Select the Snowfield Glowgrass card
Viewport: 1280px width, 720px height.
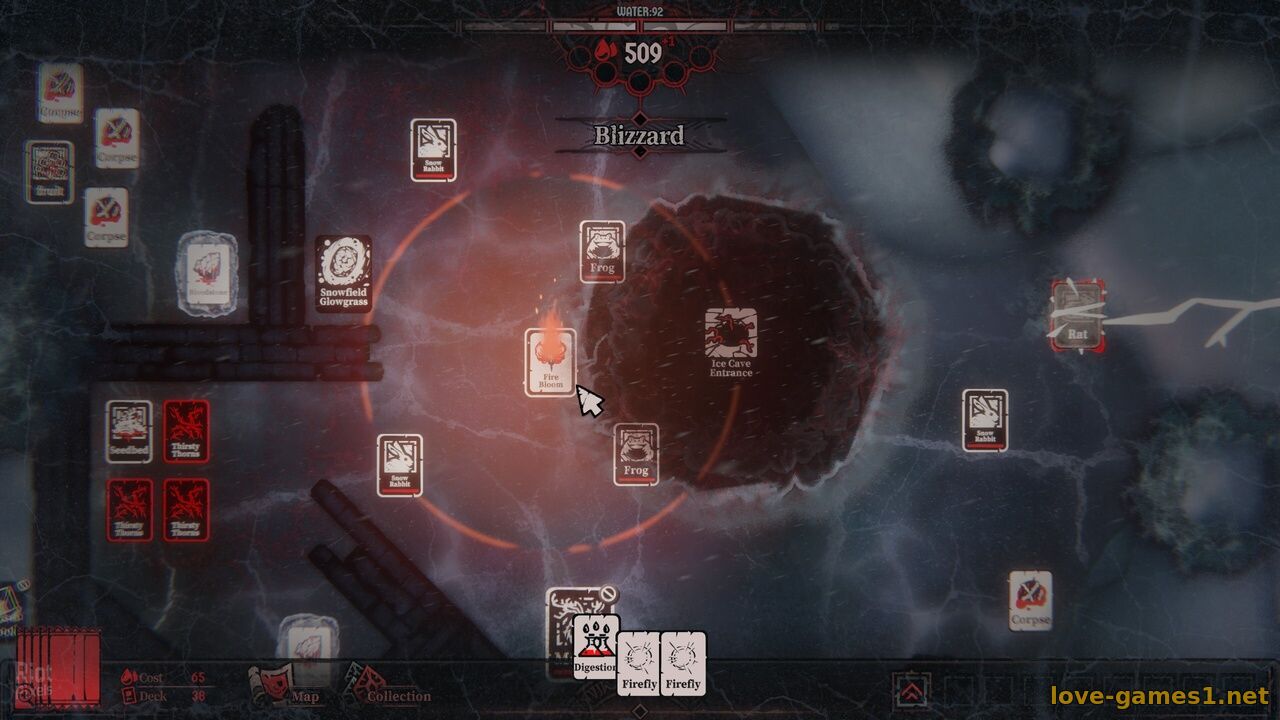point(343,273)
